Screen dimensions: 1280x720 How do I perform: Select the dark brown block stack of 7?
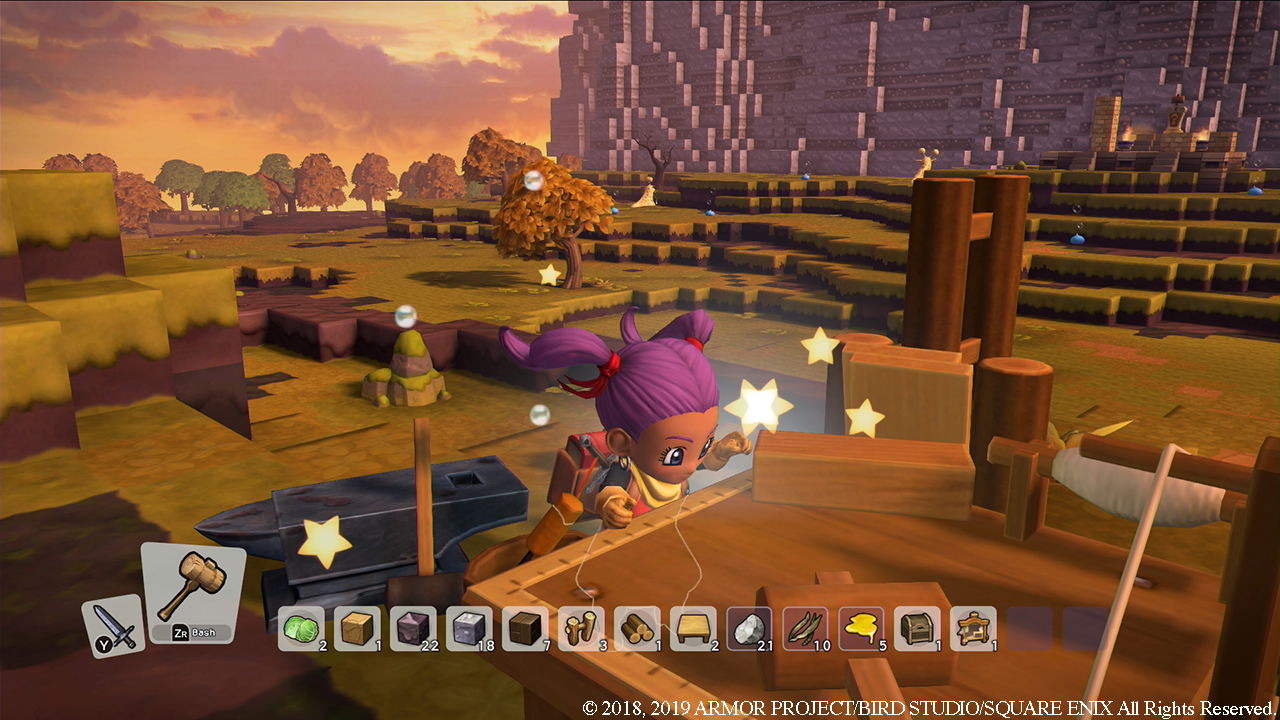(x=524, y=628)
